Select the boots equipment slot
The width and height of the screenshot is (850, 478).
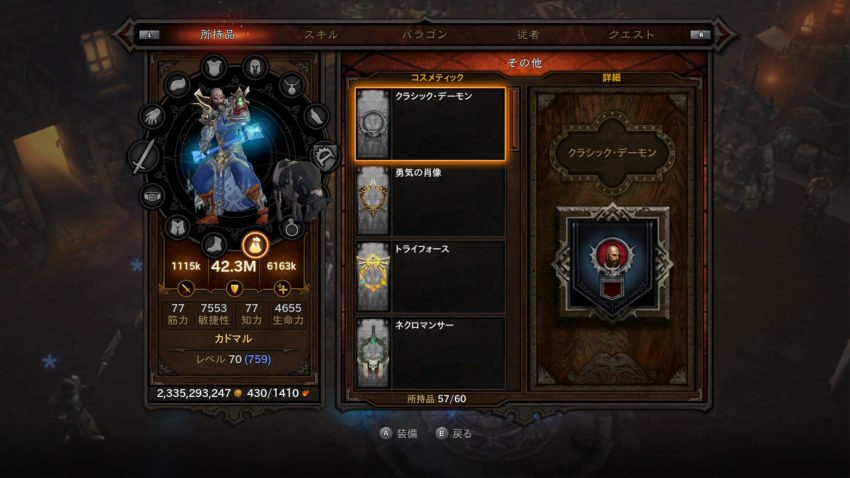pos(215,243)
